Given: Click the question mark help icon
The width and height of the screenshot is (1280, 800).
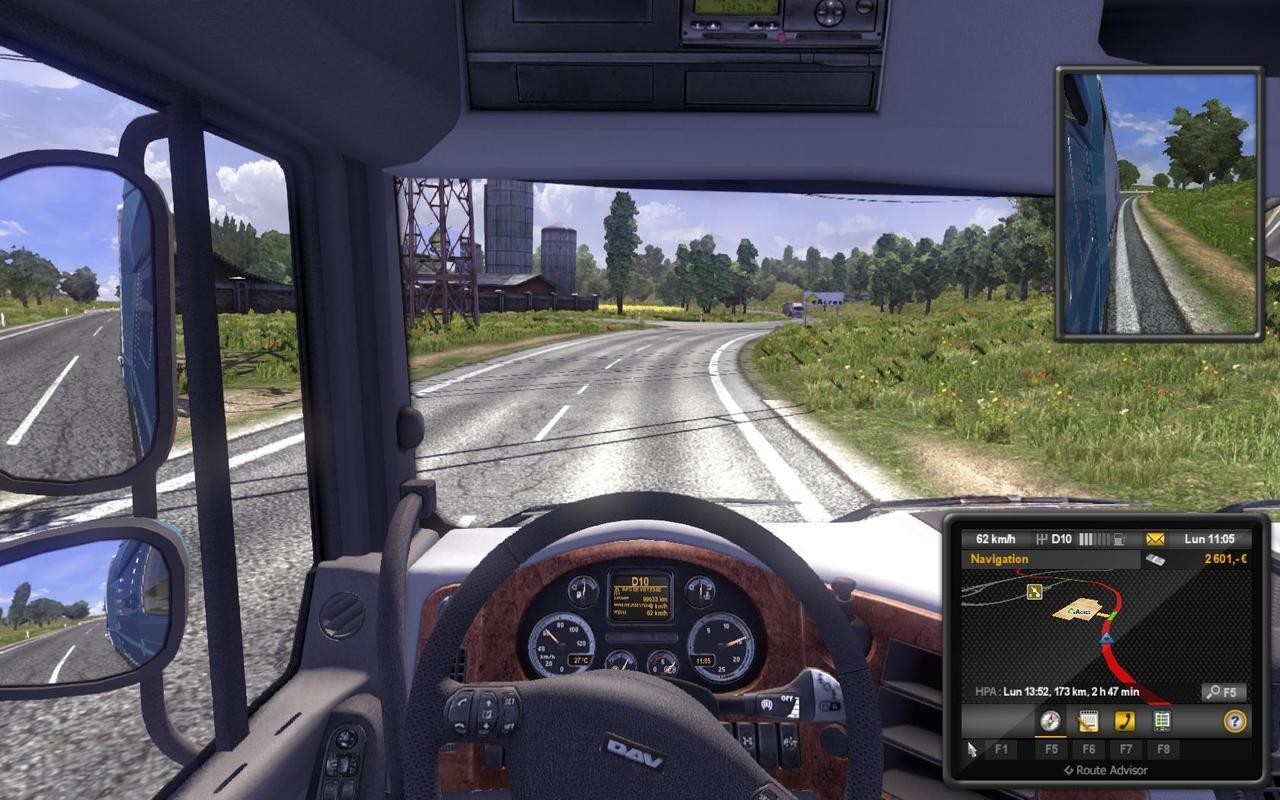Looking at the screenshot, I should 1235,721.
